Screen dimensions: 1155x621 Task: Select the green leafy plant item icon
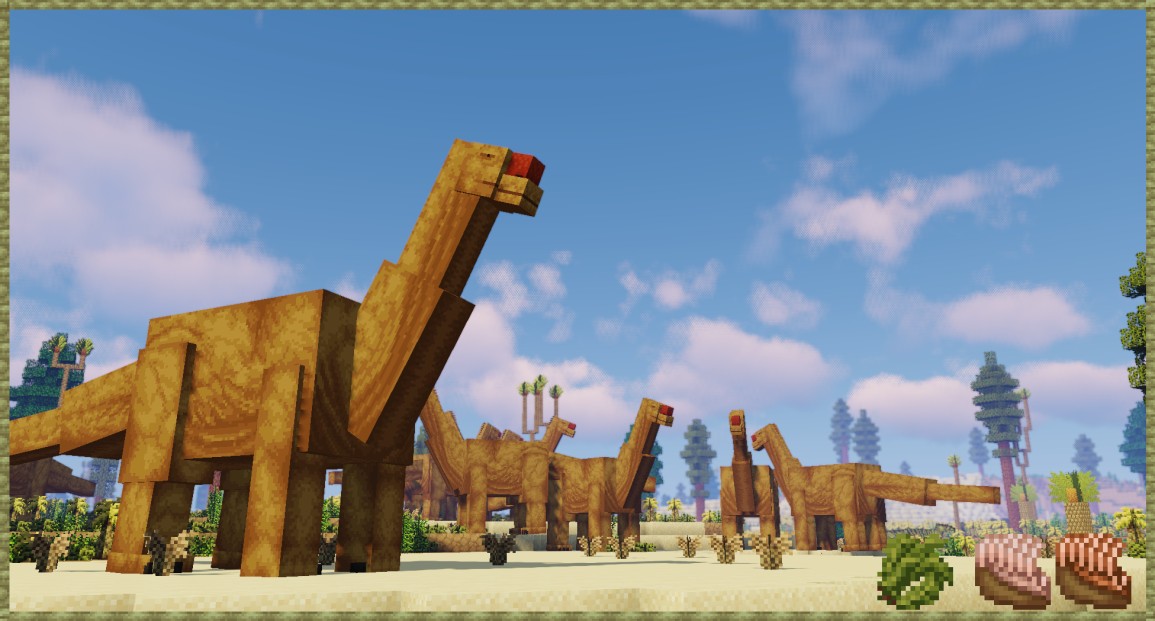(914, 571)
